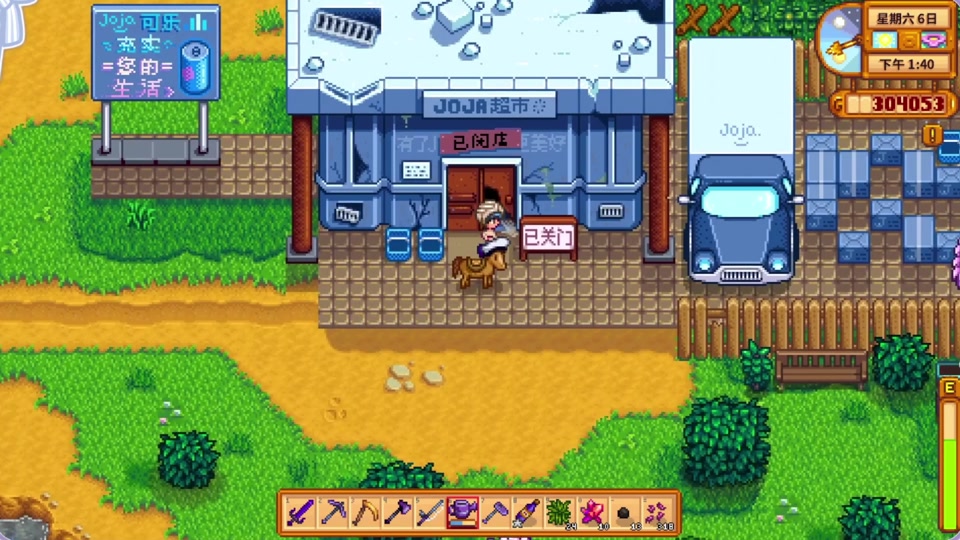
Task: Select the axe tool slot
Action: coord(397,512)
